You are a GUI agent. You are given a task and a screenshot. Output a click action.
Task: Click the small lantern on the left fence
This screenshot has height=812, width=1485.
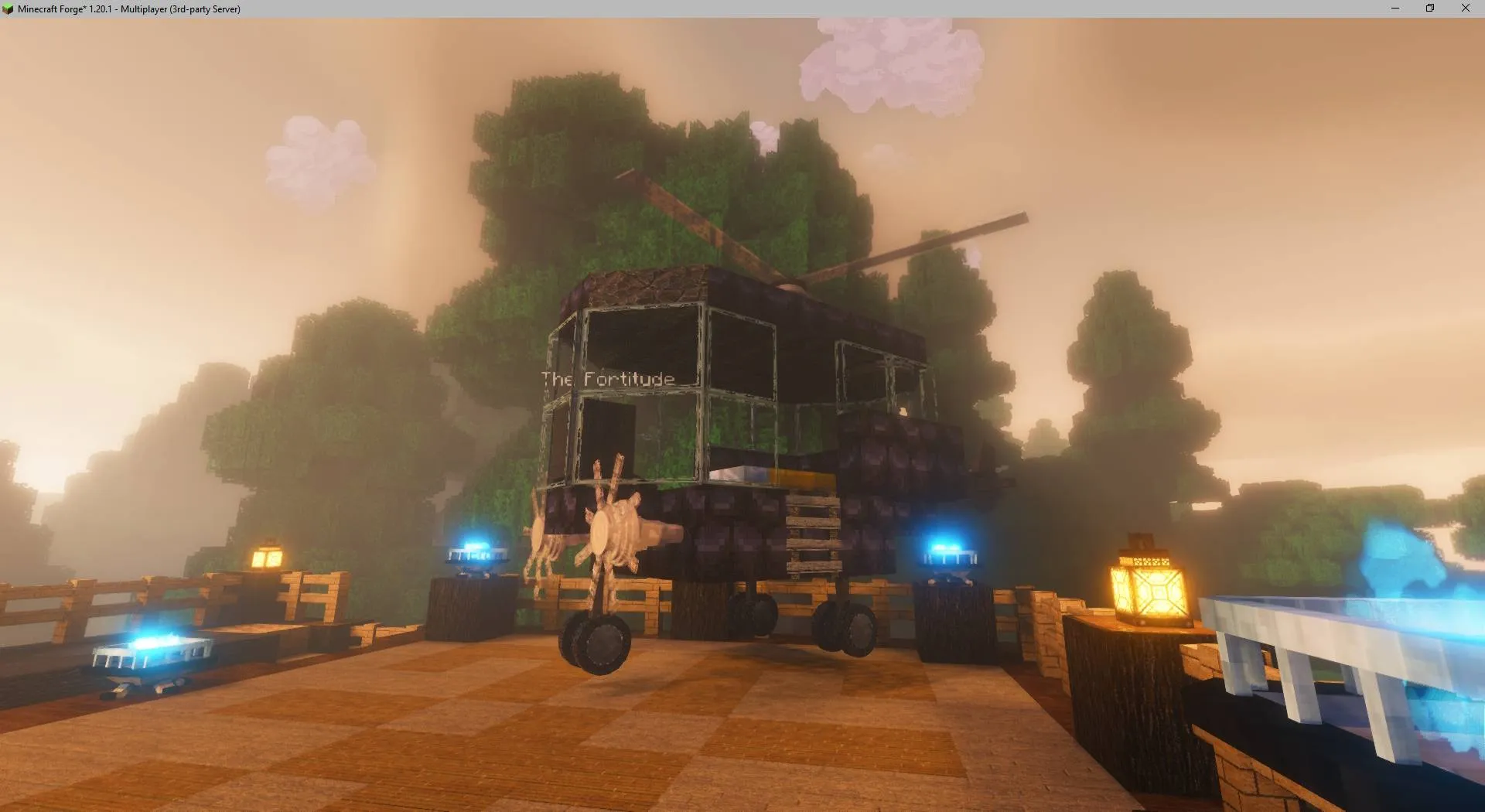[267, 555]
